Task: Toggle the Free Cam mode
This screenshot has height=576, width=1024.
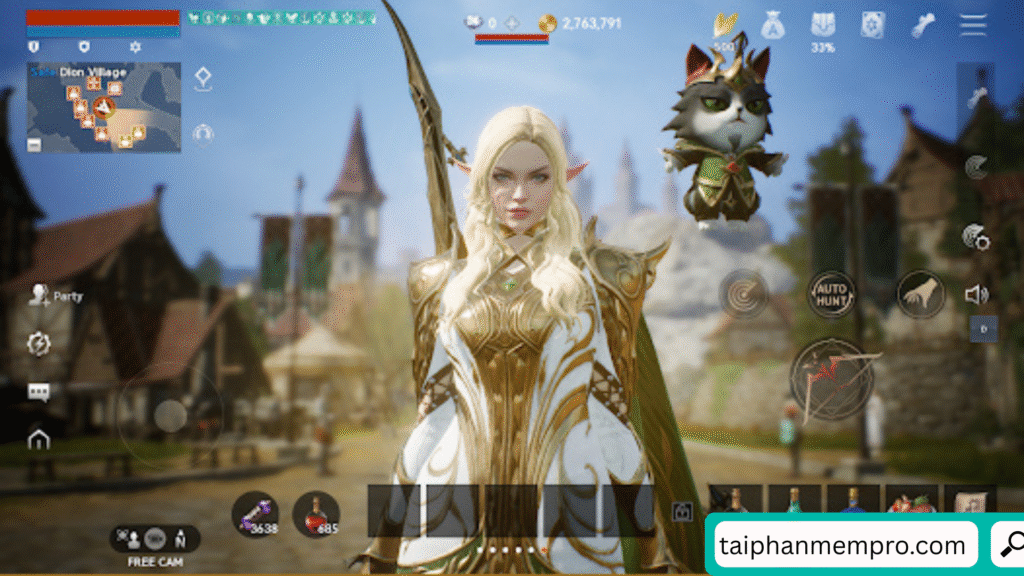Action: click(154, 539)
